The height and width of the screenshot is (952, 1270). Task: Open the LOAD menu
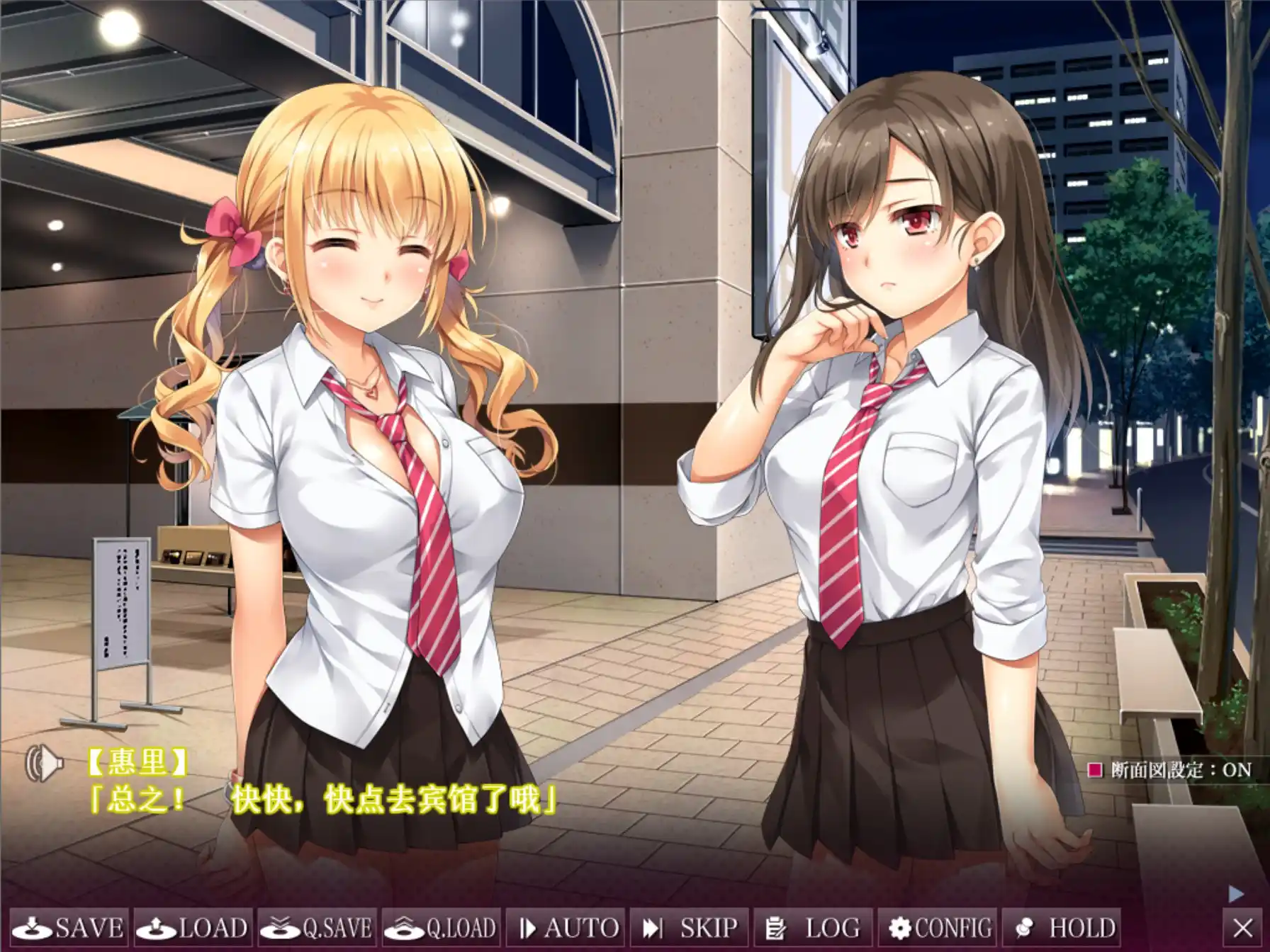click(193, 928)
